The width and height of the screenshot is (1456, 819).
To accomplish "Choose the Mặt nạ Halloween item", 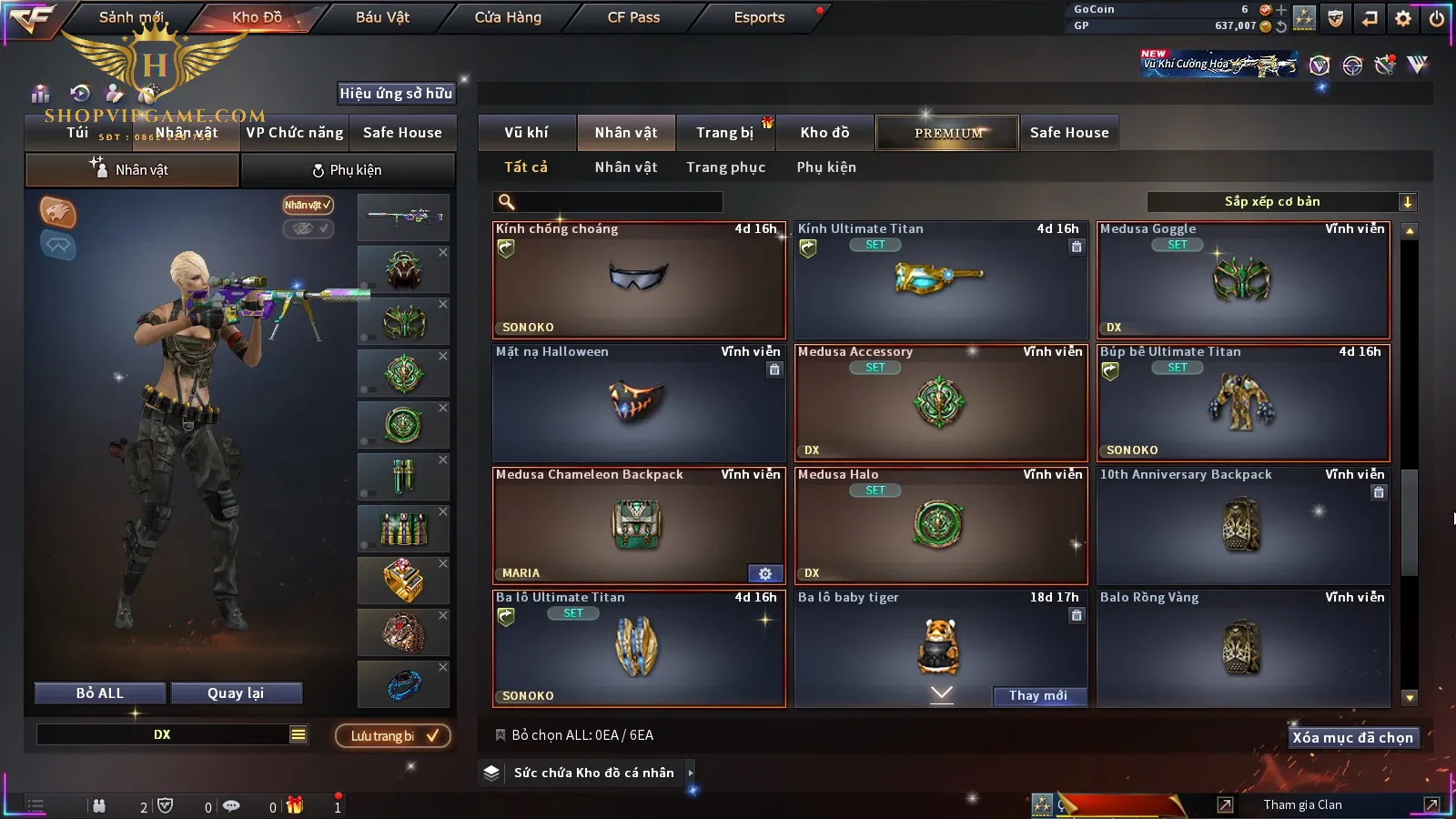I will click(x=639, y=403).
